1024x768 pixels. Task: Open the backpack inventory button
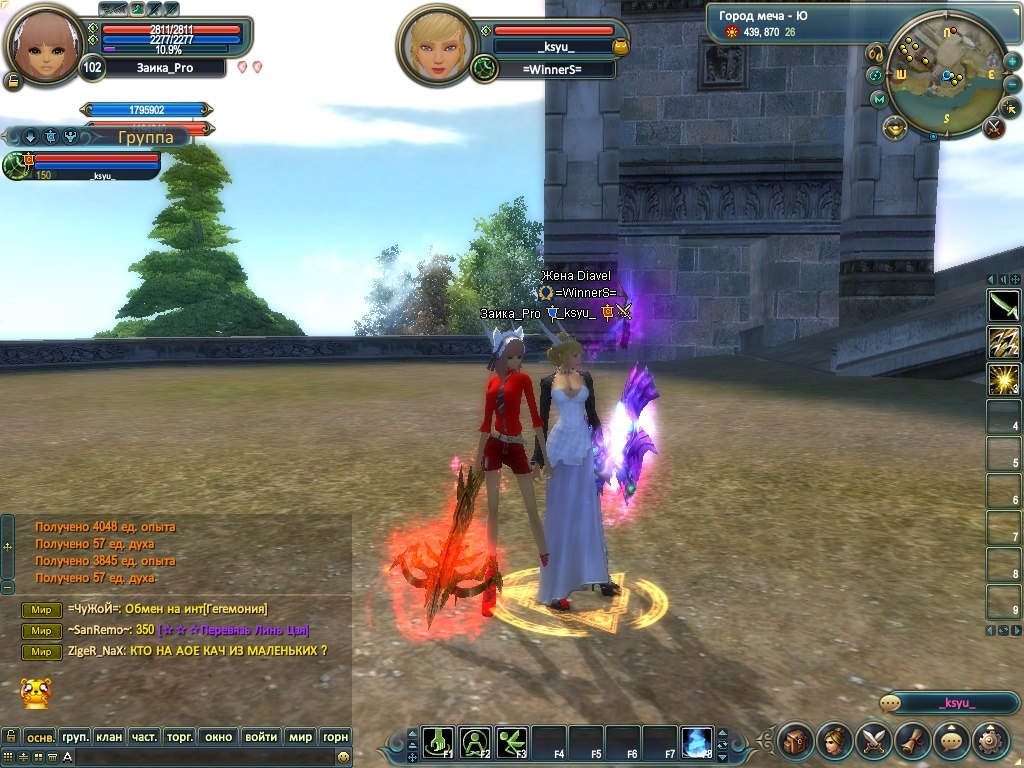(796, 741)
